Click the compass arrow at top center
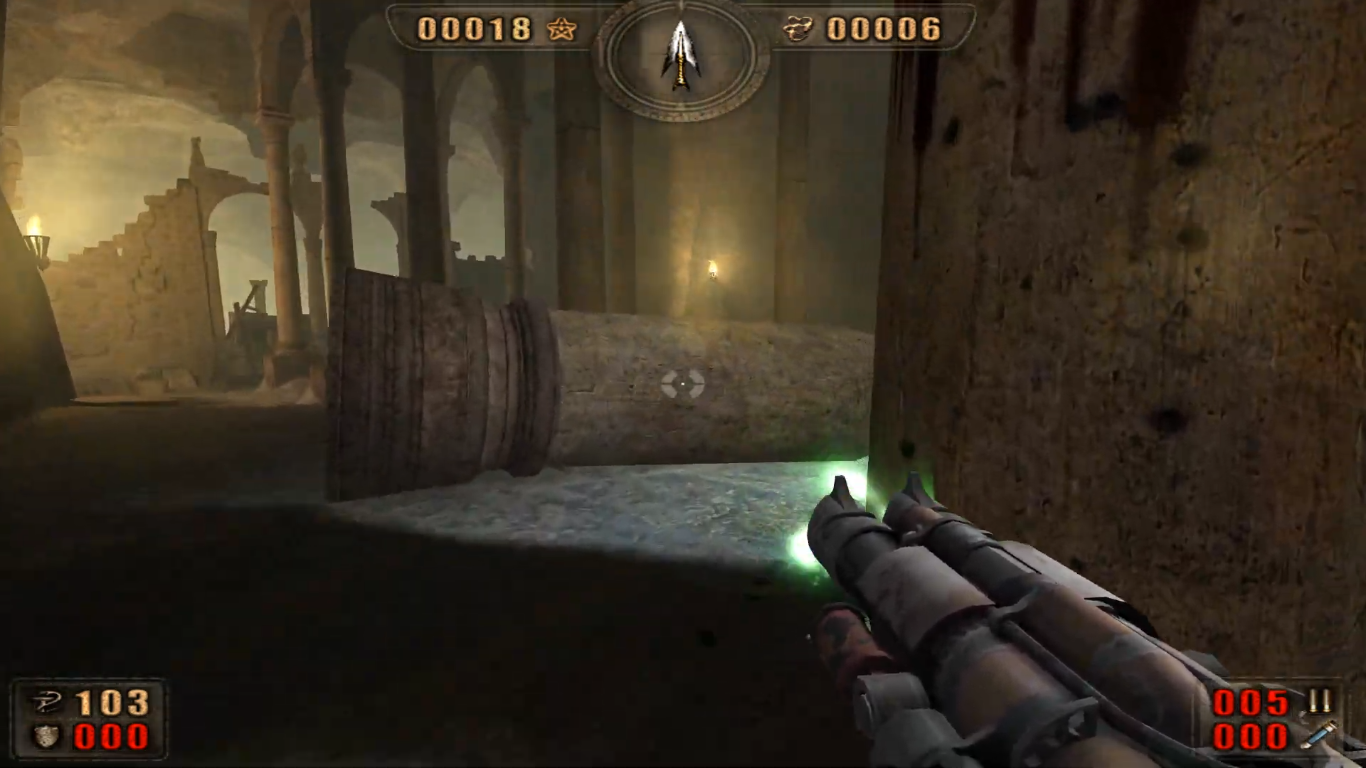Image resolution: width=1366 pixels, height=768 pixels. (x=682, y=53)
